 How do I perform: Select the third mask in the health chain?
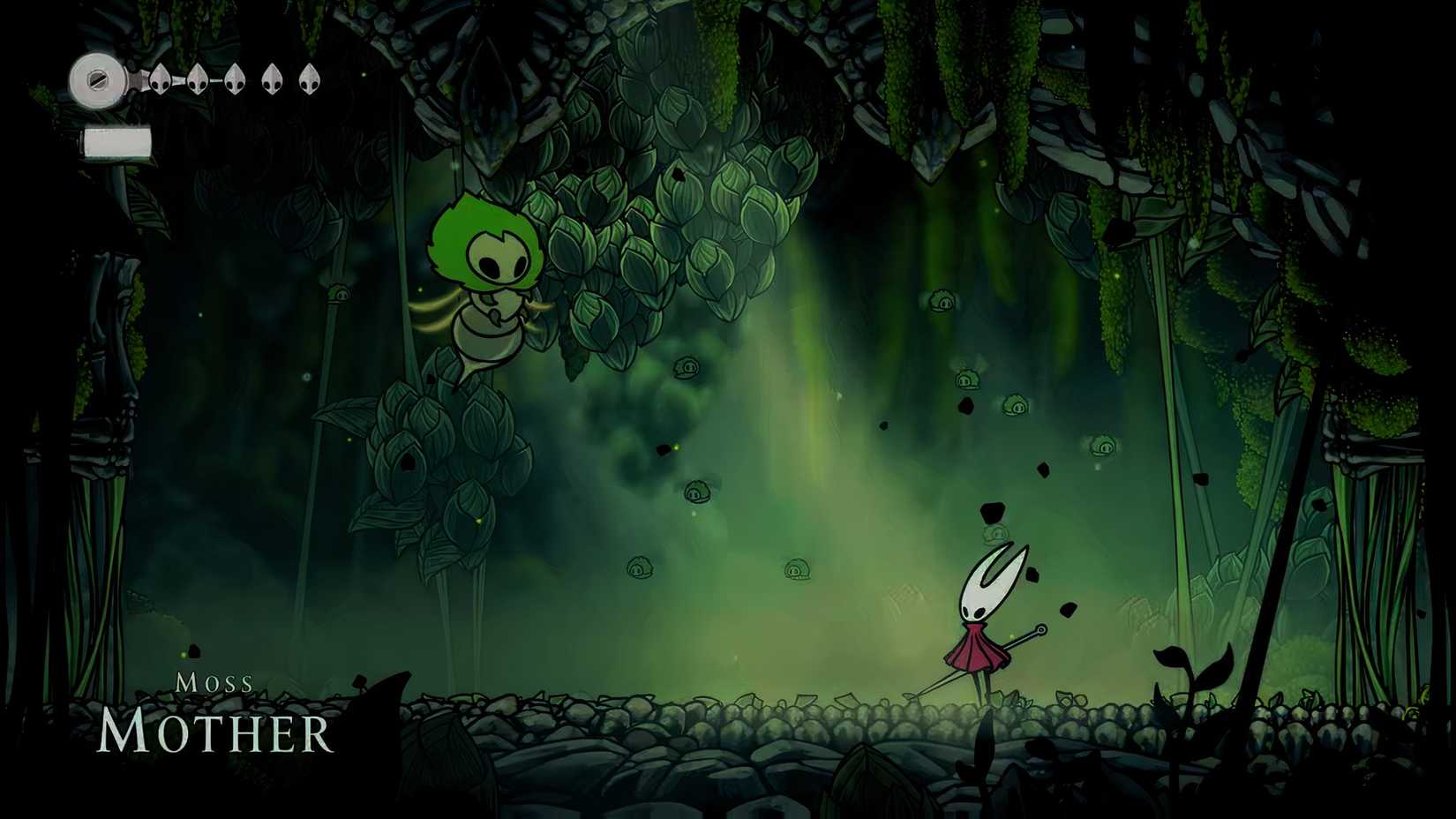point(236,81)
